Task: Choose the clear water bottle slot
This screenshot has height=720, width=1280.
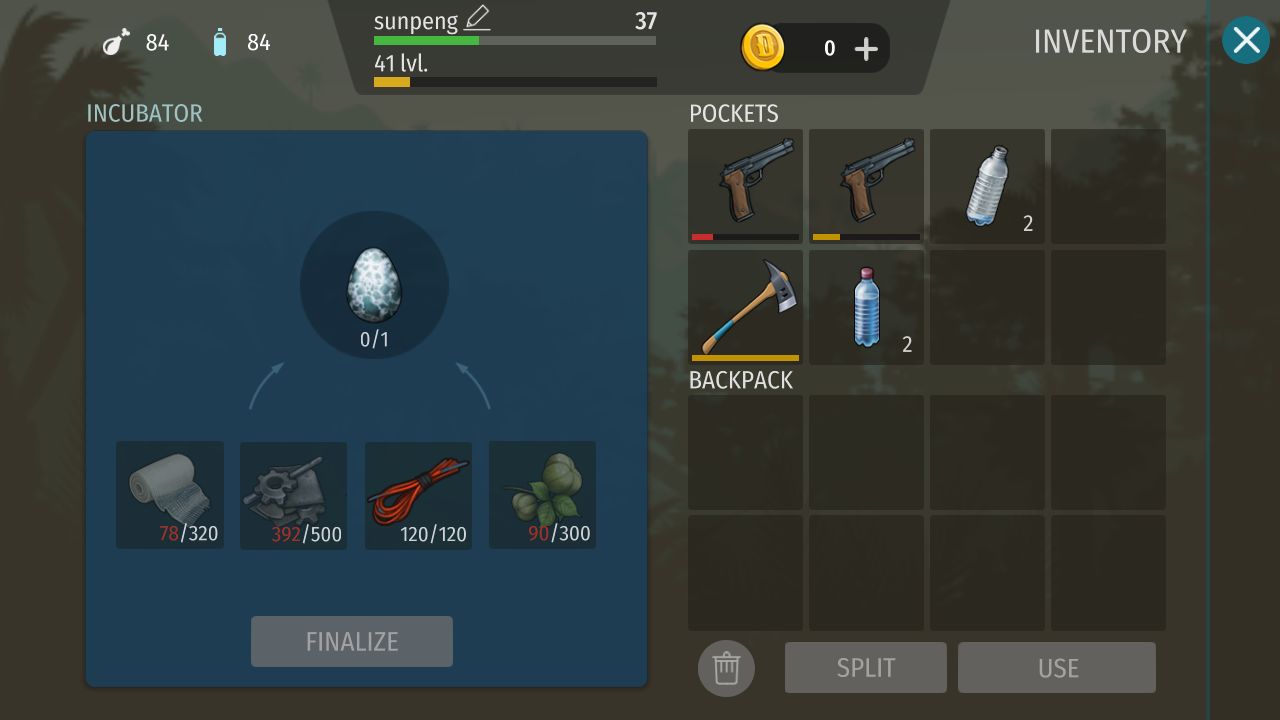Action: click(x=987, y=185)
